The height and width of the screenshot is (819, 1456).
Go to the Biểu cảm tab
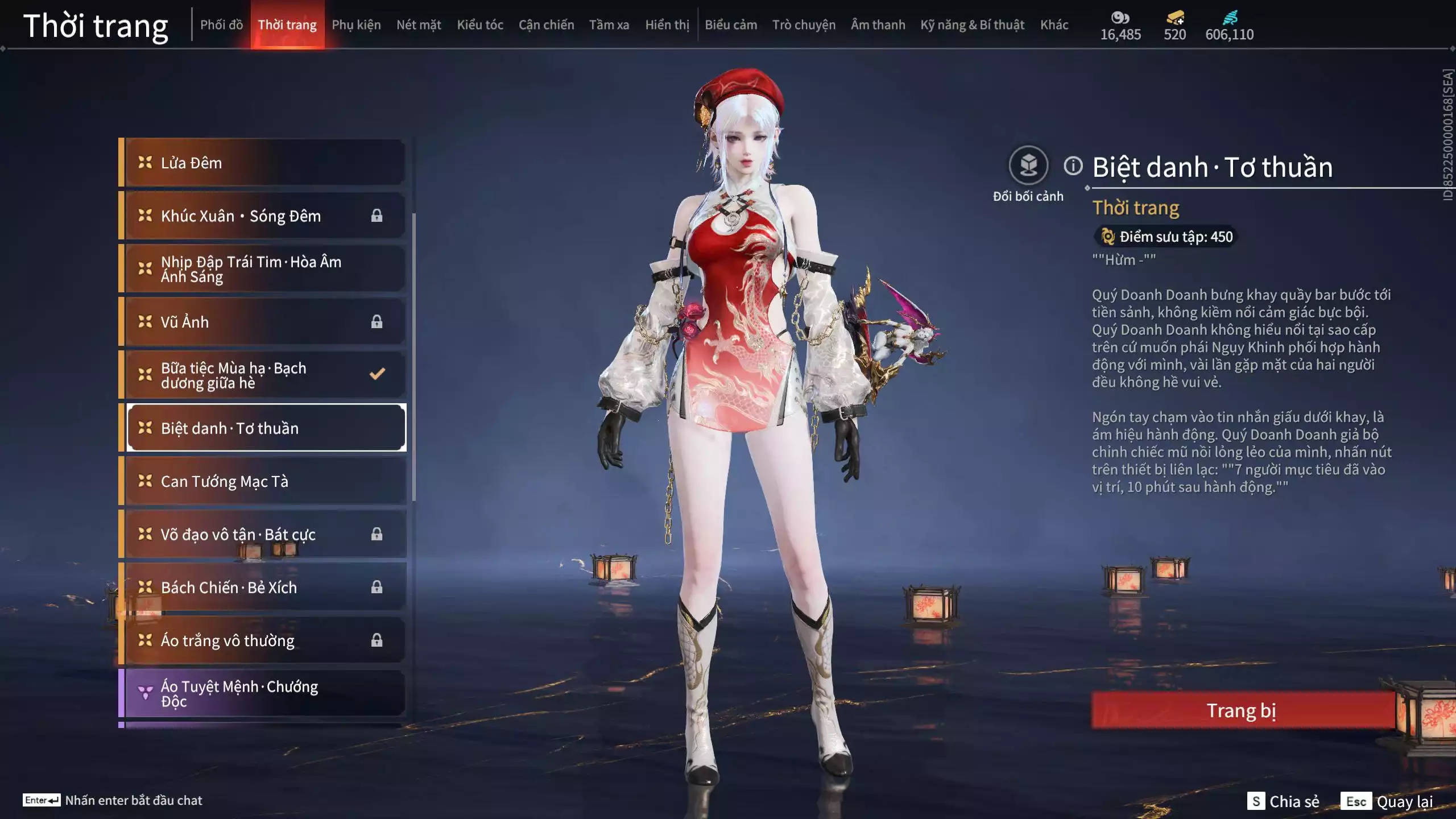pos(731,25)
